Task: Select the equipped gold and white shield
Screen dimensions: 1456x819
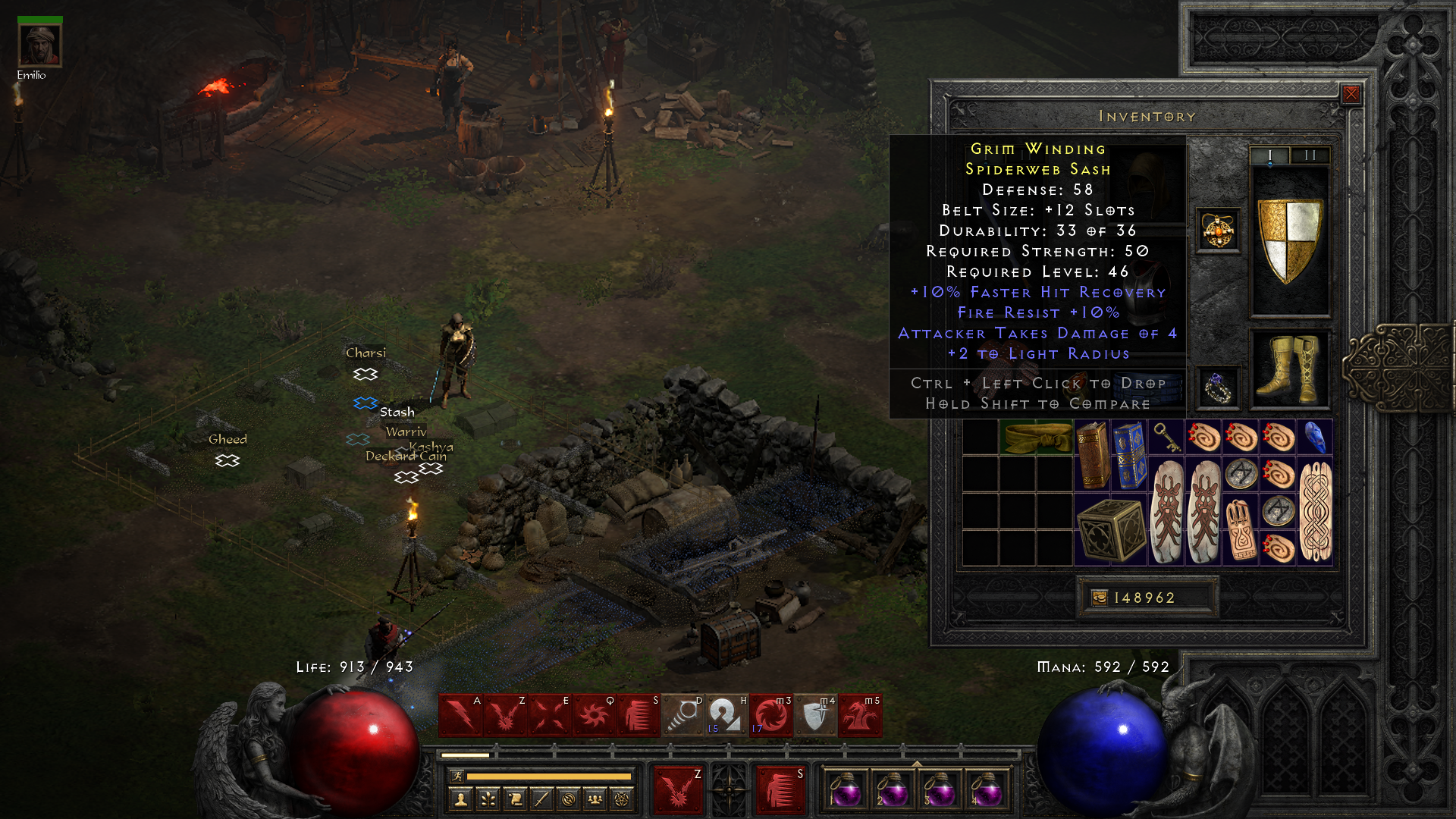Action: tap(1289, 241)
